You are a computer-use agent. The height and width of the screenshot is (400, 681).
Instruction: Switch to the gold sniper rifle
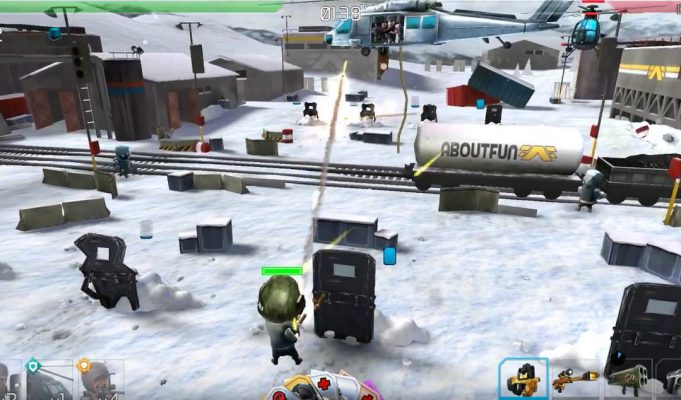point(575,380)
